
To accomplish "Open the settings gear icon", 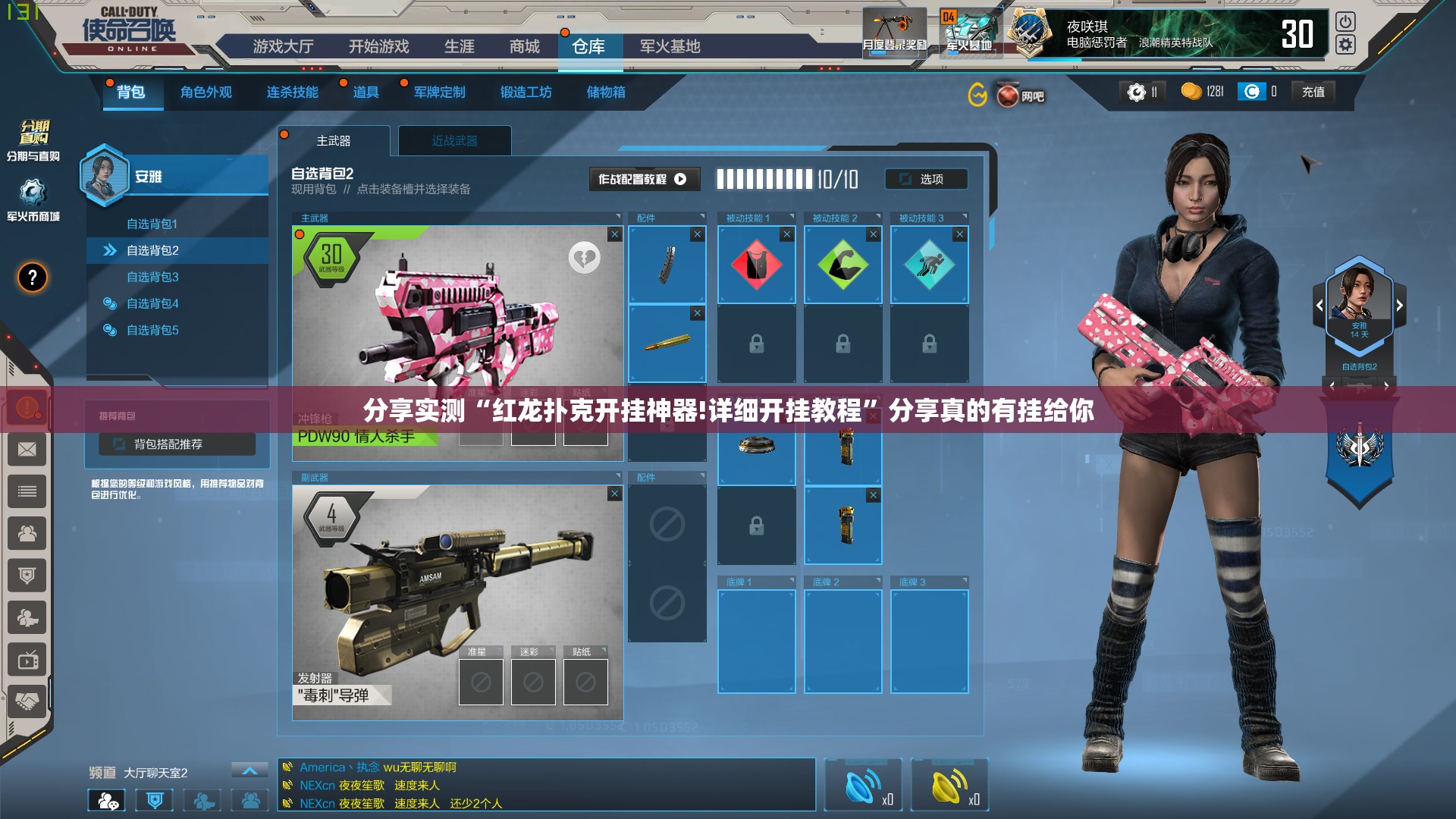I will click(1345, 45).
